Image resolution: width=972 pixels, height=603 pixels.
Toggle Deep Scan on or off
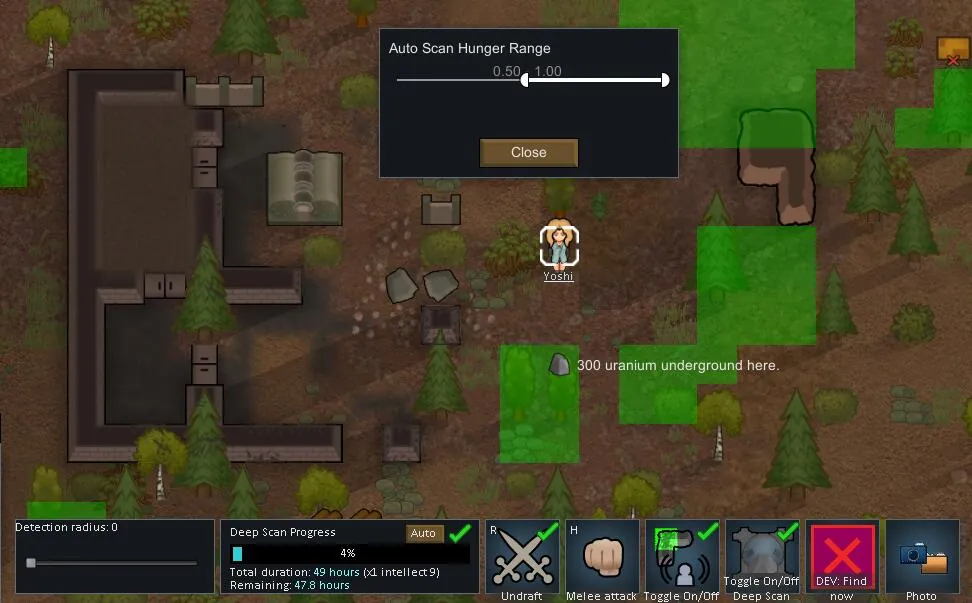click(762, 556)
